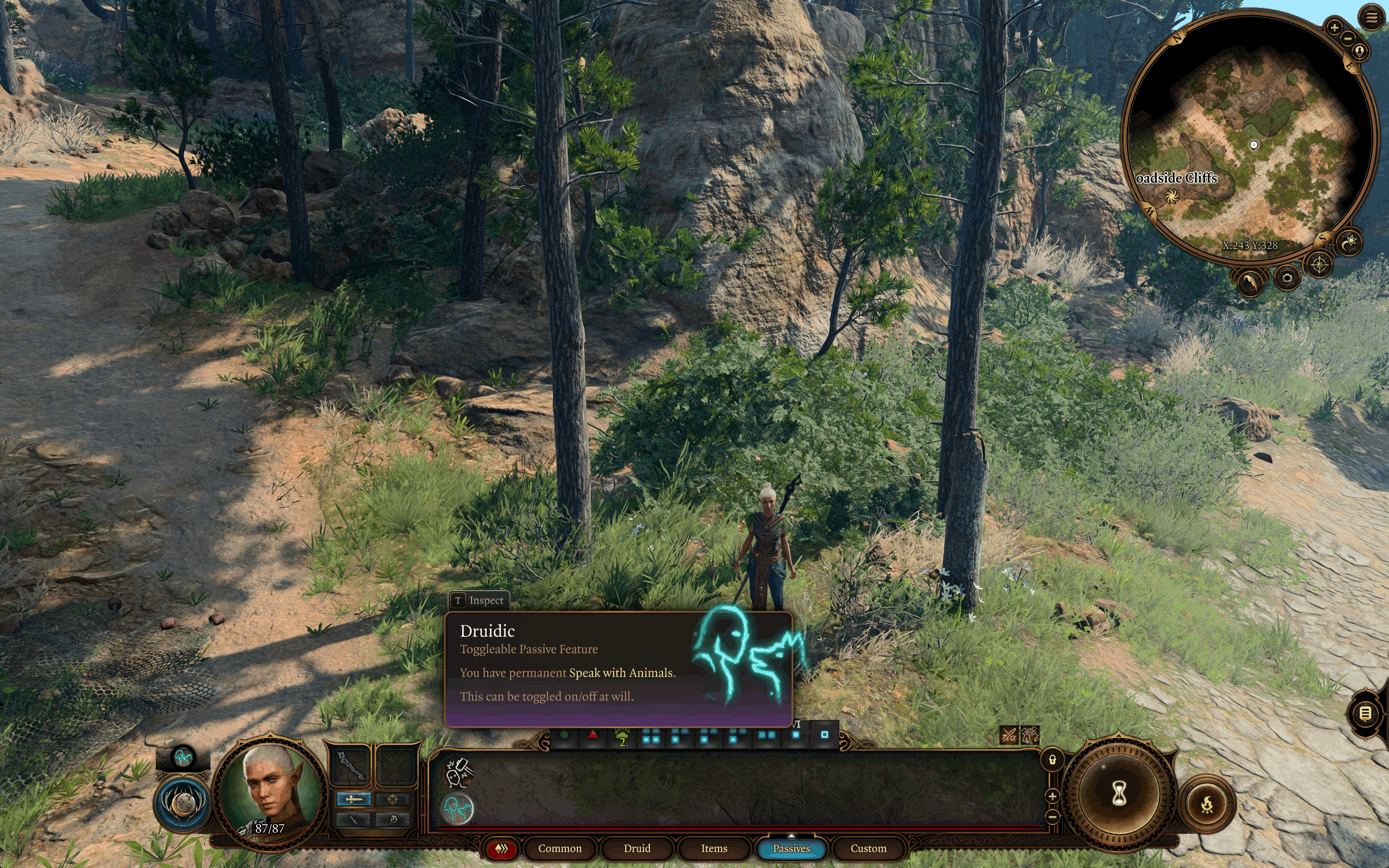1389x868 pixels.
Task: Toggle the hotbar padlock lock
Action: [1052, 760]
